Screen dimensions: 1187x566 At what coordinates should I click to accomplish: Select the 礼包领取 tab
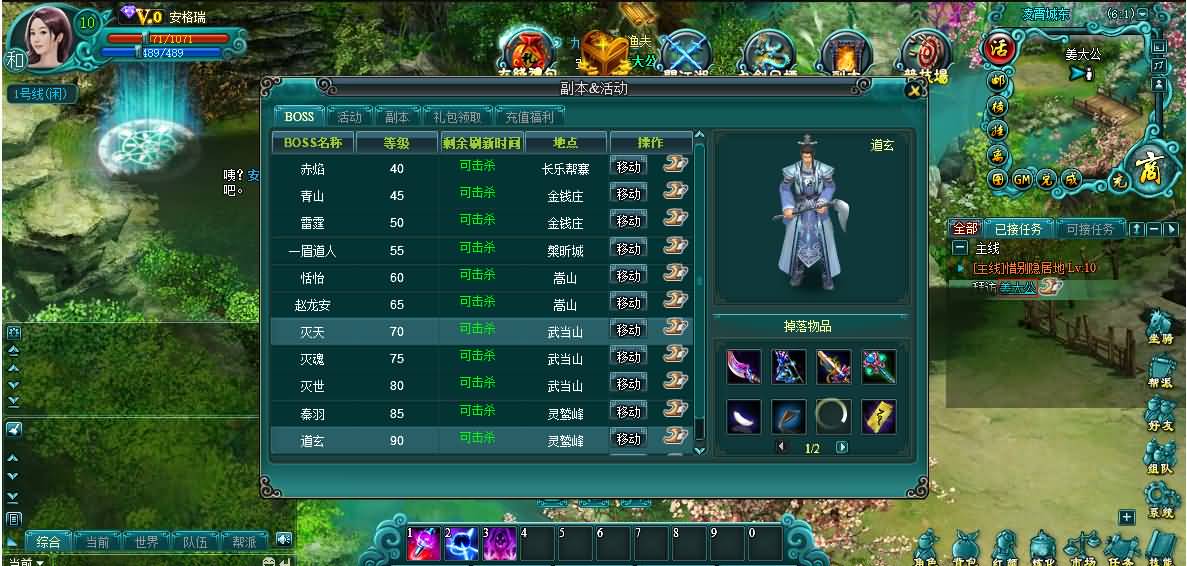pyautogui.click(x=458, y=117)
